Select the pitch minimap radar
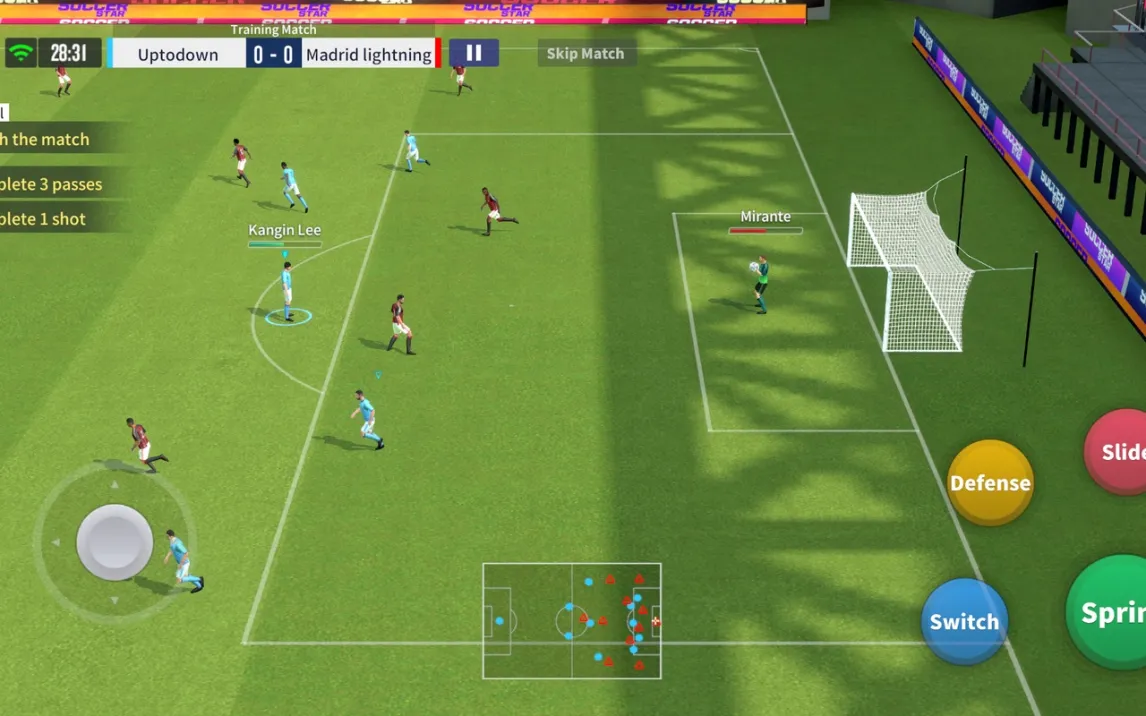The height and width of the screenshot is (716, 1146). 571,620
